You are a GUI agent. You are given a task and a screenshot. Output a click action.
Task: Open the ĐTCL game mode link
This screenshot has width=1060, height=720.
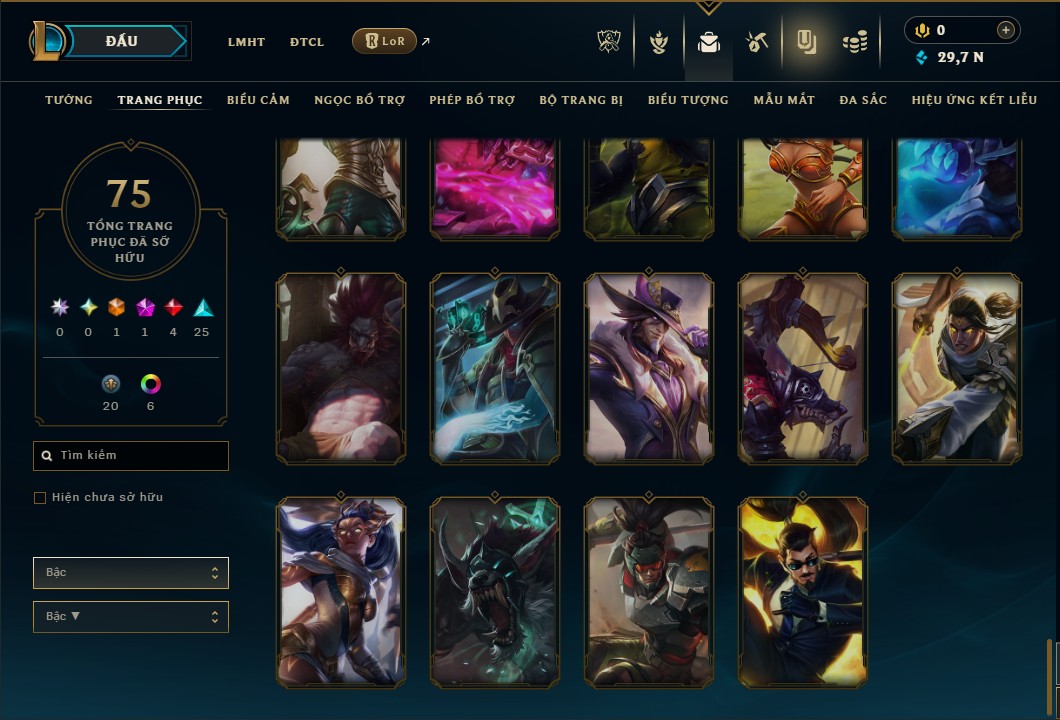click(307, 42)
